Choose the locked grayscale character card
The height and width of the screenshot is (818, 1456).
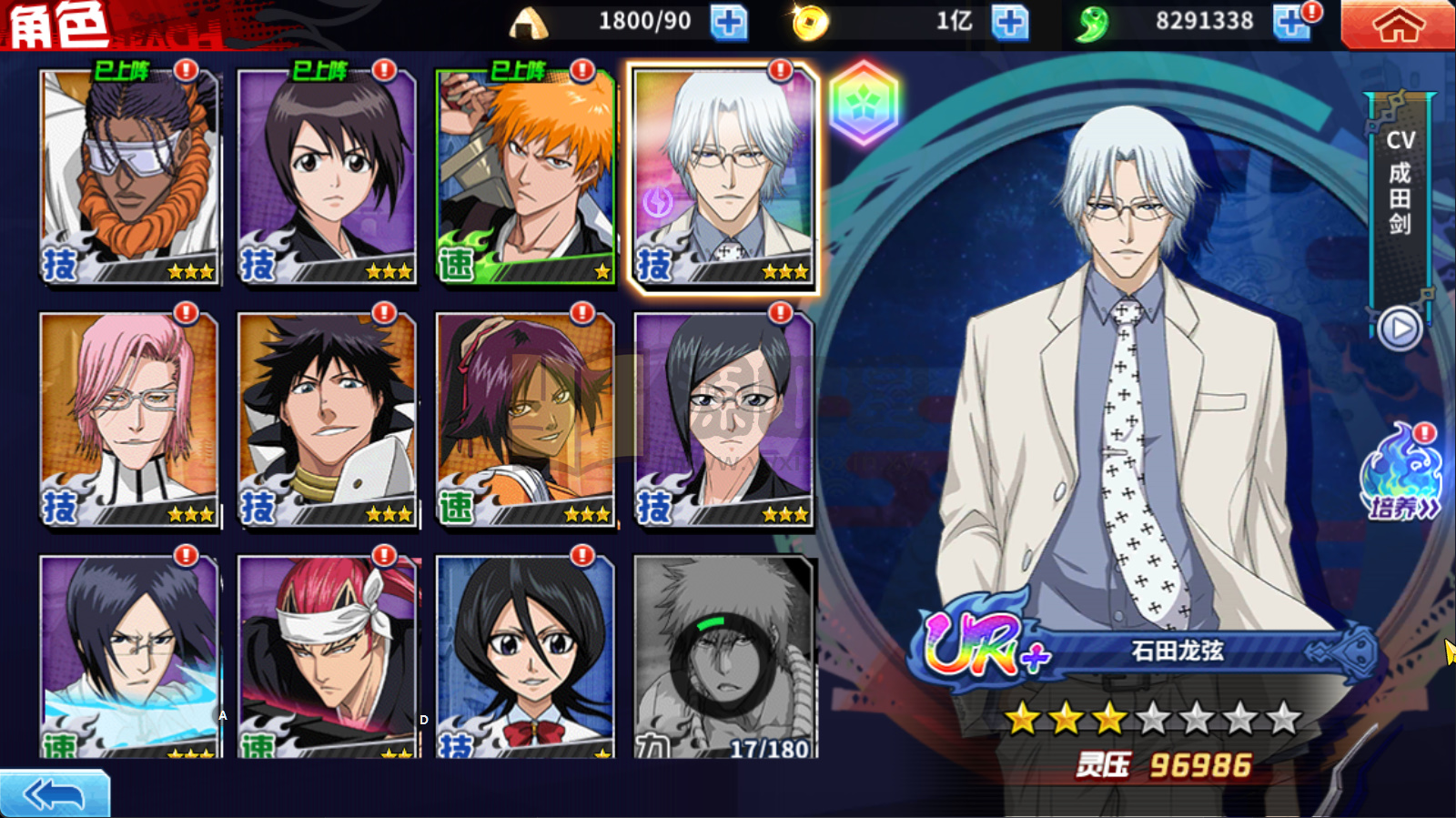tap(723, 657)
